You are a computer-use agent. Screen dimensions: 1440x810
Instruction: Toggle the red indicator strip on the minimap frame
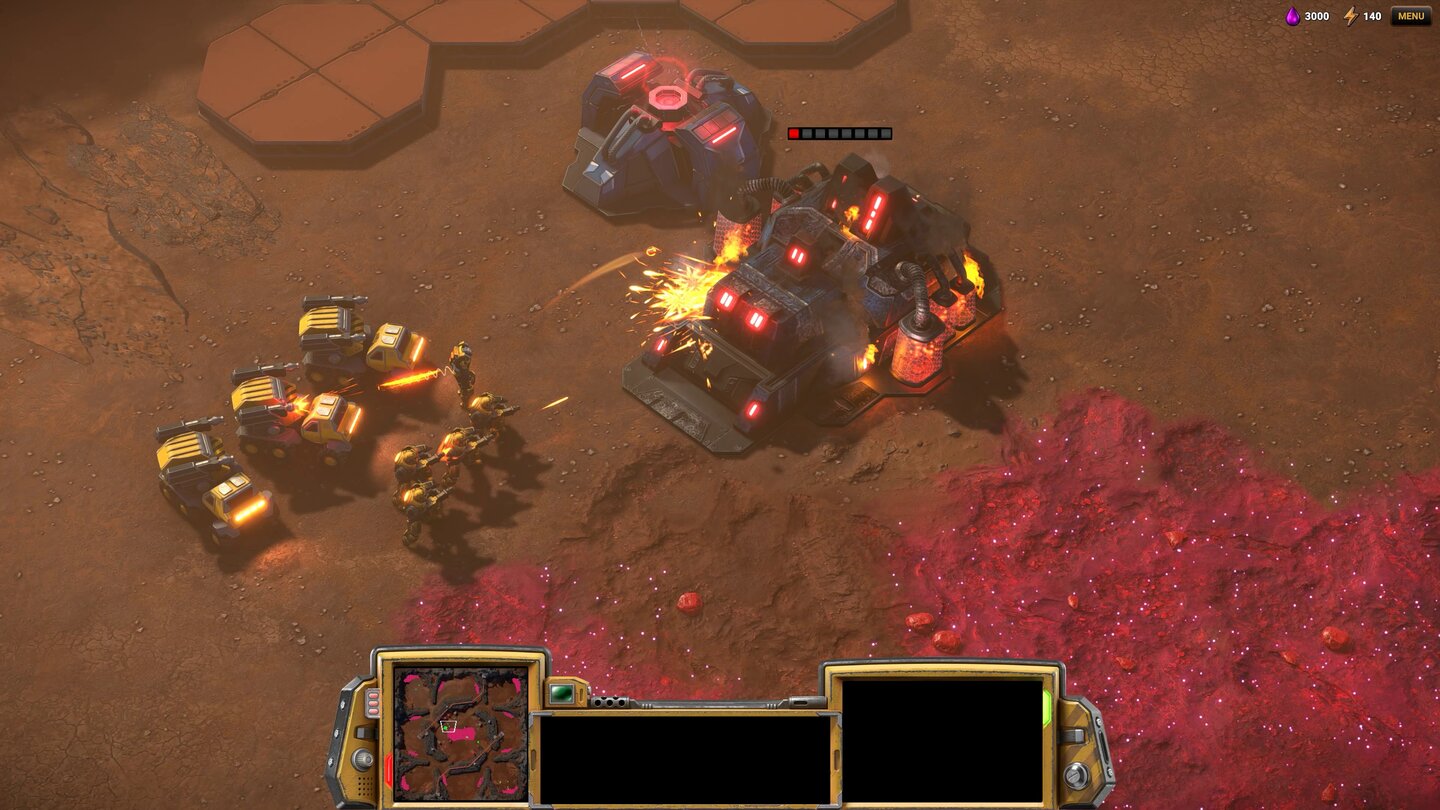pyautogui.click(x=387, y=767)
